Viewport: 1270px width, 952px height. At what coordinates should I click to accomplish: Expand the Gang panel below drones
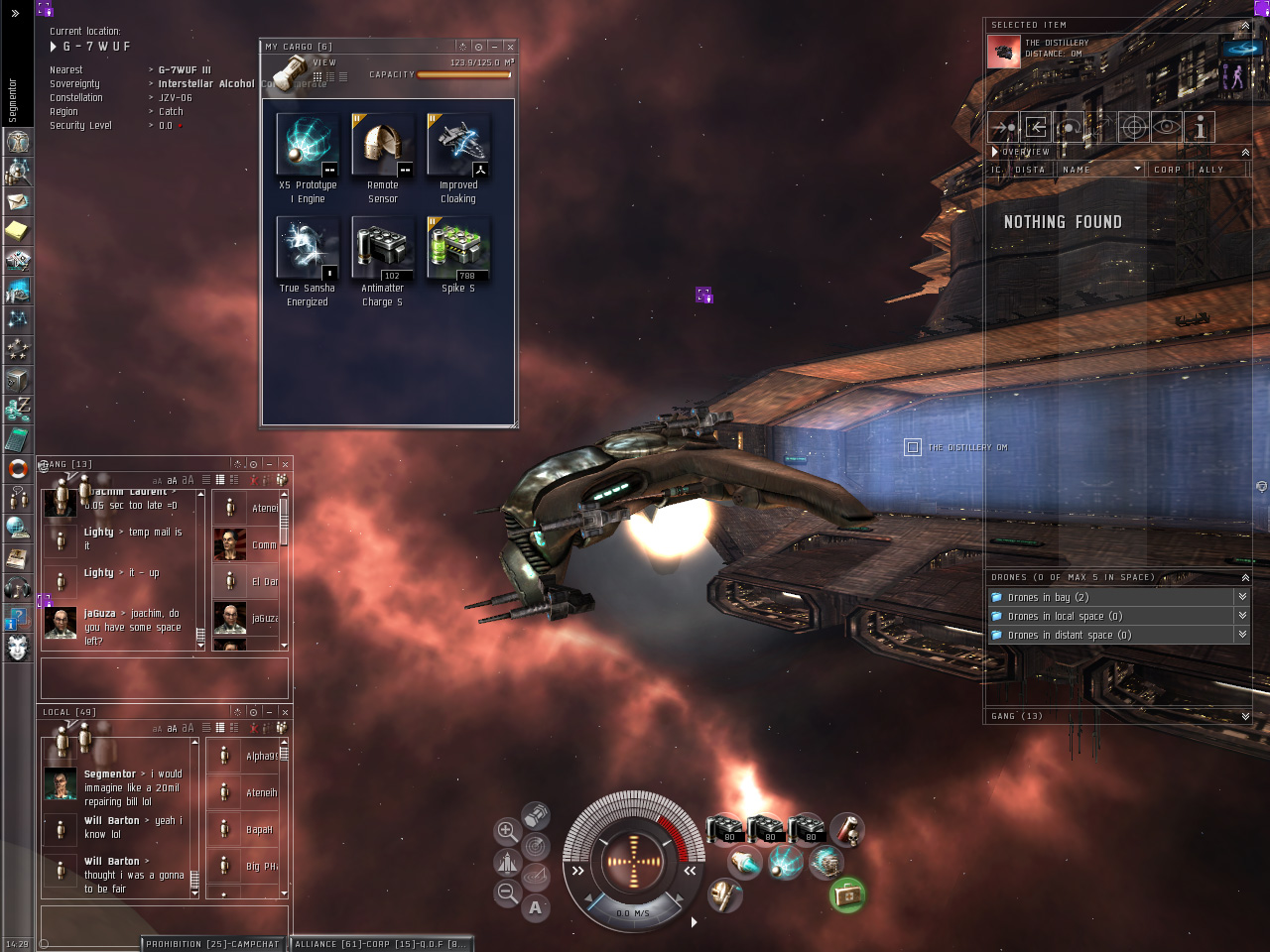(x=1245, y=716)
